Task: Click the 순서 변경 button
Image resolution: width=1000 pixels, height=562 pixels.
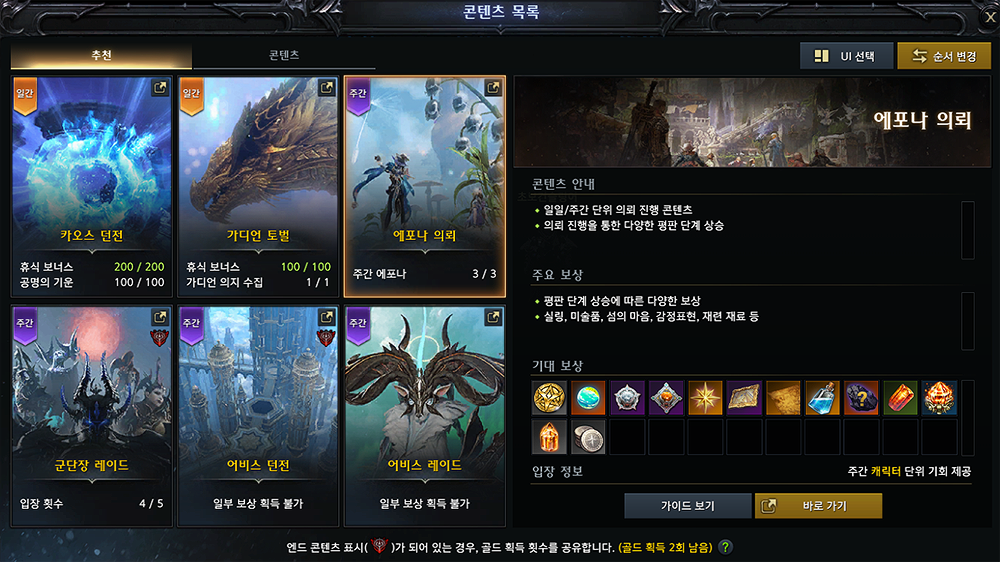Action: pyautogui.click(x=944, y=56)
